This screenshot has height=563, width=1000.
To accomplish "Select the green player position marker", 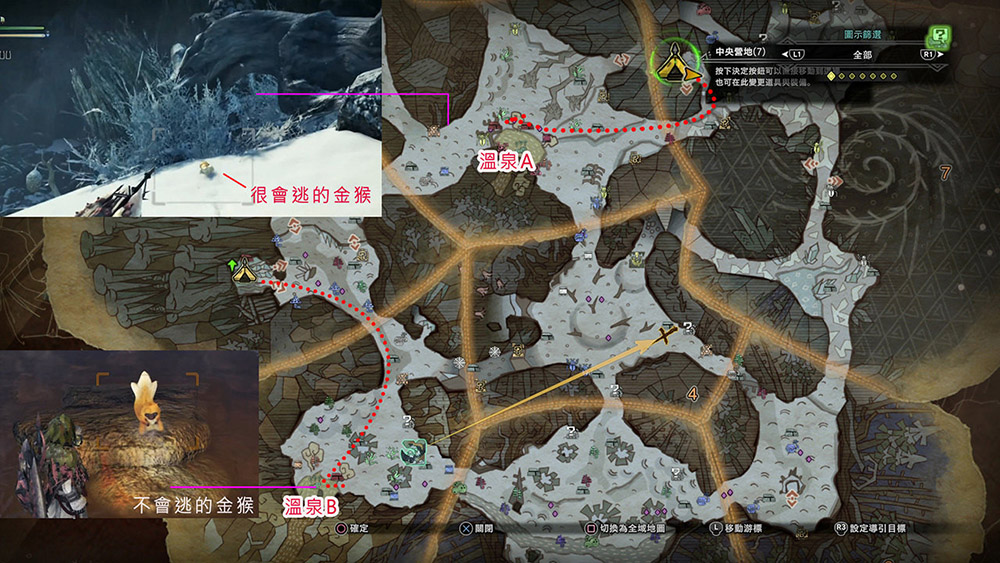I will 411,452.
